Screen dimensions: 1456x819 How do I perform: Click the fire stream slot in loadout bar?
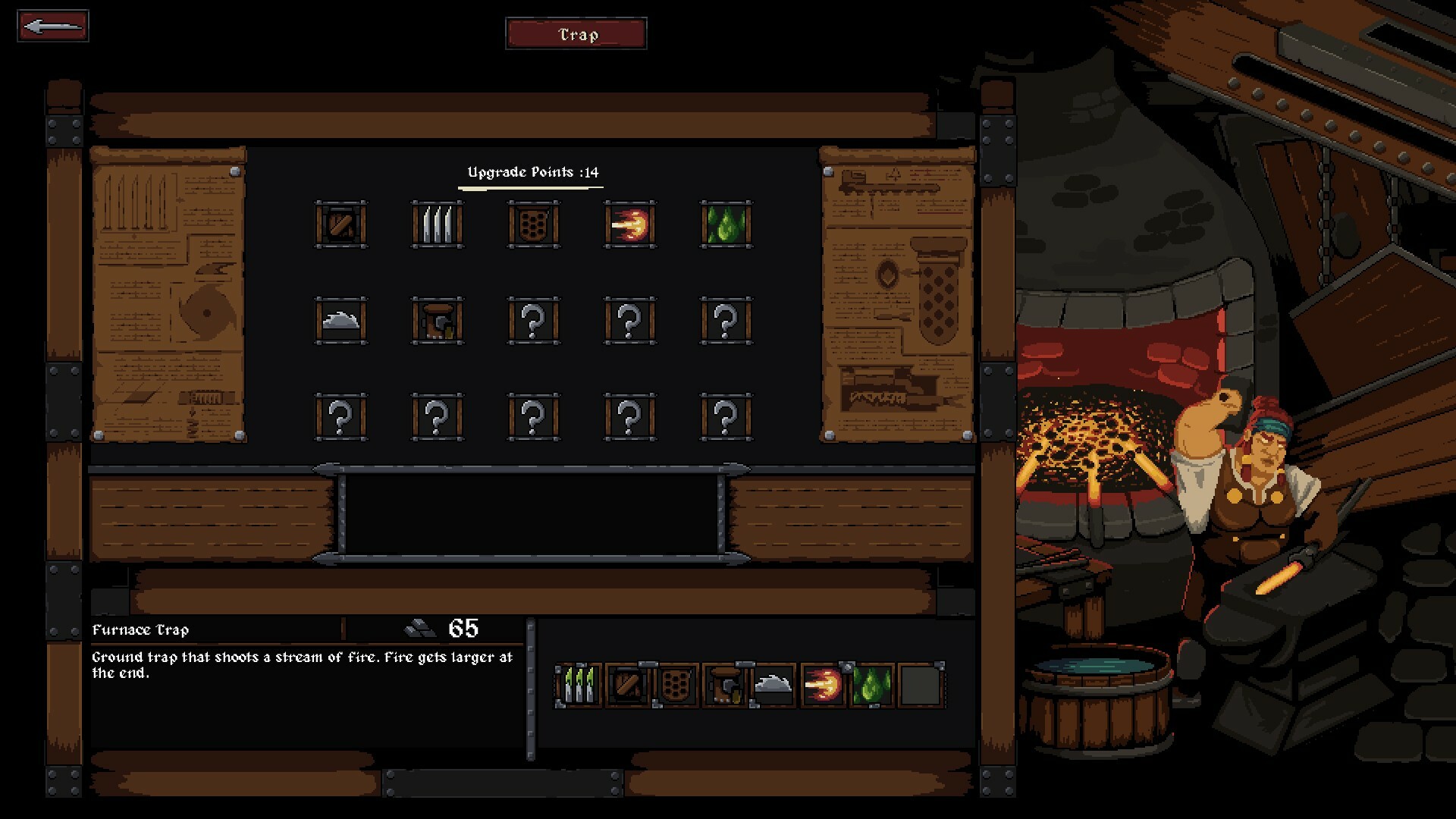click(823, 686)
